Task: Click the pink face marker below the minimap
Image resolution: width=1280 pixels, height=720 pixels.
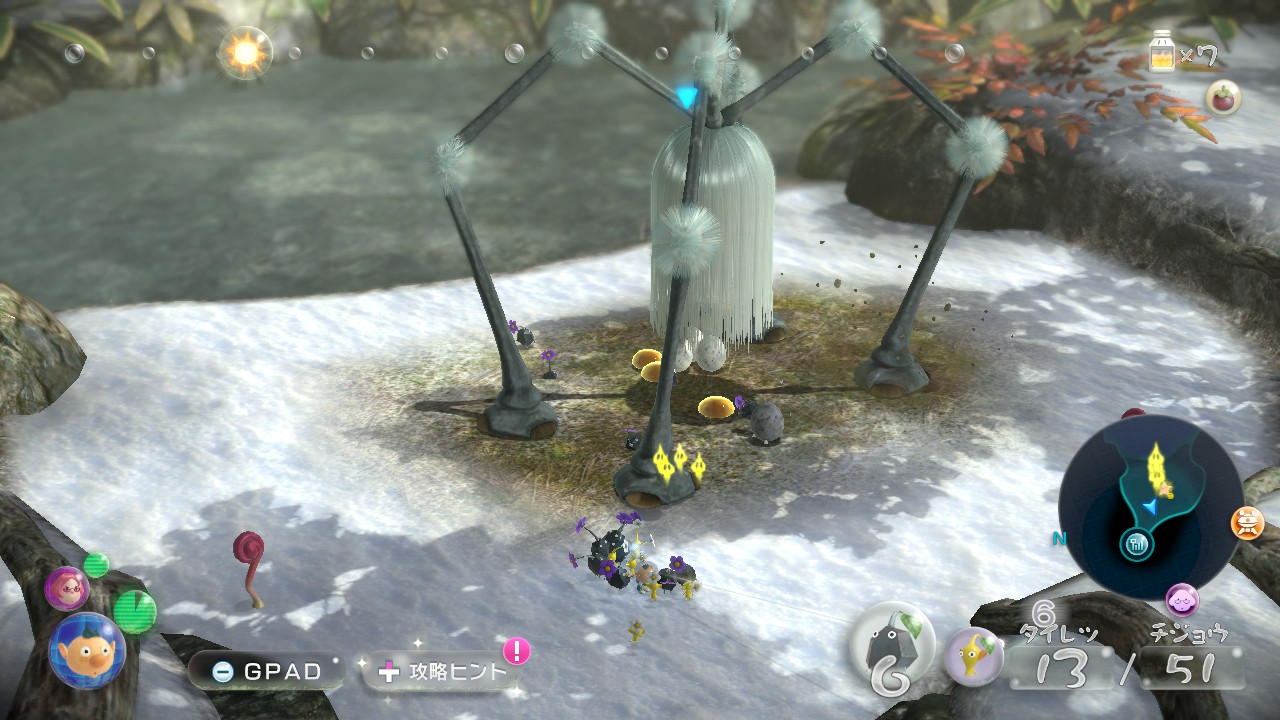Action: (1182, 601)
